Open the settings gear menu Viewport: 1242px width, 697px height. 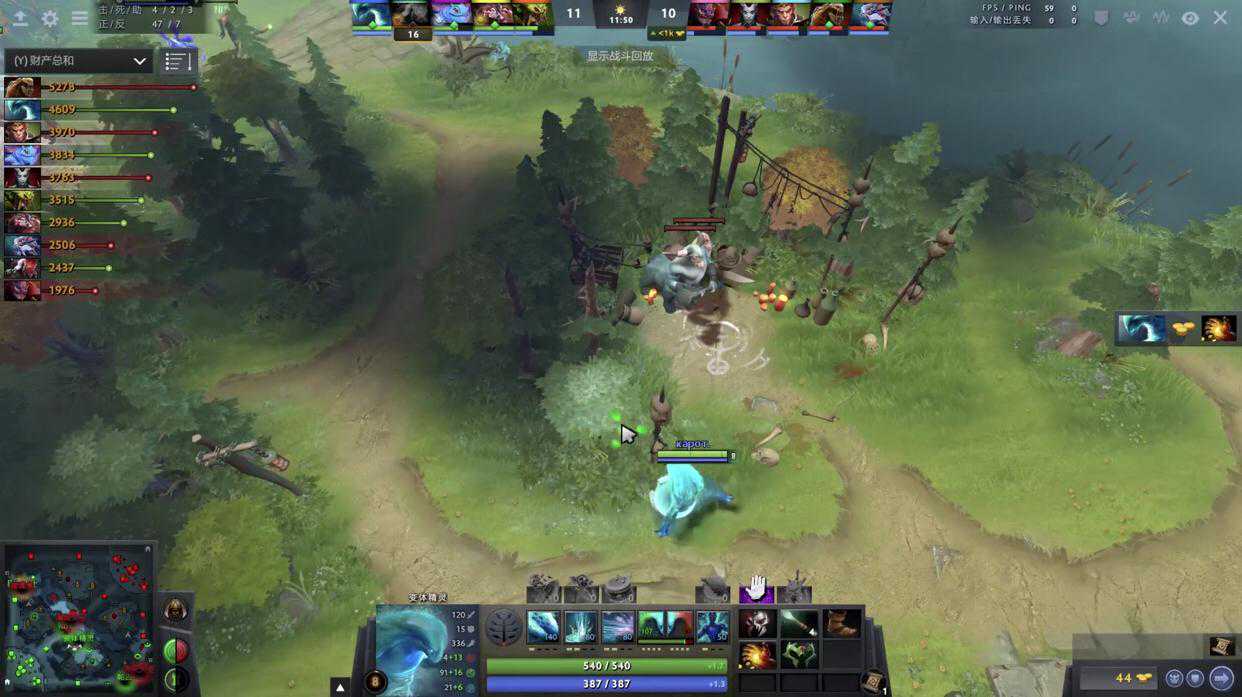[49, 18]
